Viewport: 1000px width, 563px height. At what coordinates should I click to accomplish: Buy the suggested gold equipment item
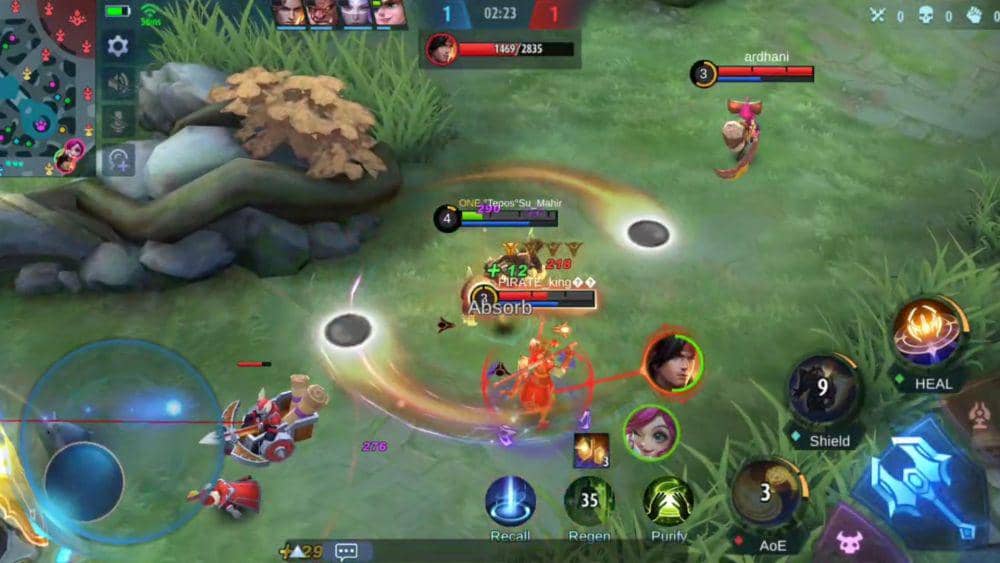[591, 450]
